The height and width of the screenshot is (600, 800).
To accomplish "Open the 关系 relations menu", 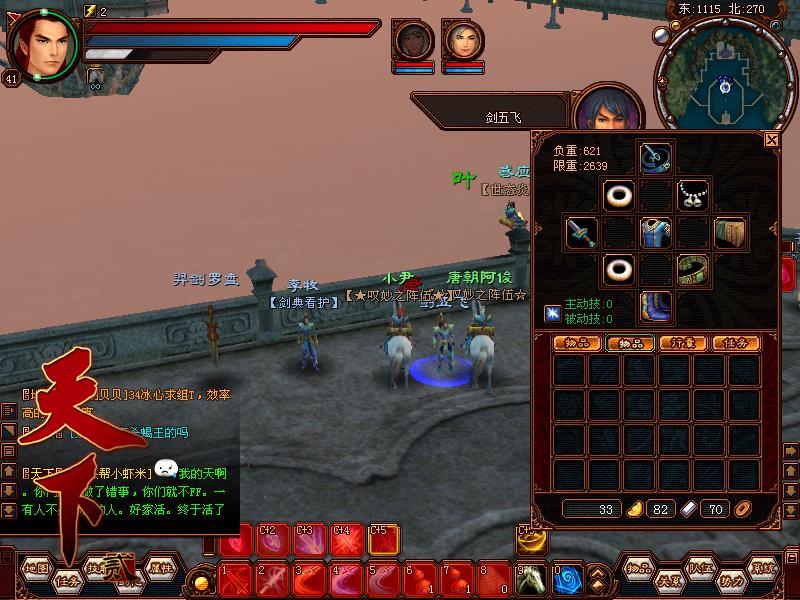I will pos(669,580).
